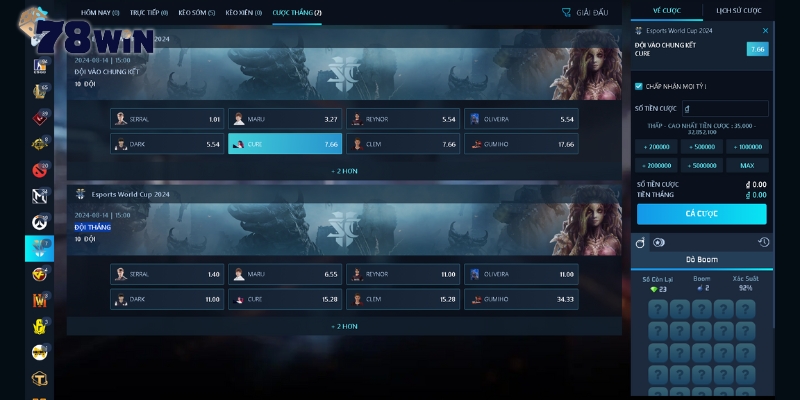
Task: Show the Kèo Xiên tab
Action: pyautogui.click(x=244, y=13)
